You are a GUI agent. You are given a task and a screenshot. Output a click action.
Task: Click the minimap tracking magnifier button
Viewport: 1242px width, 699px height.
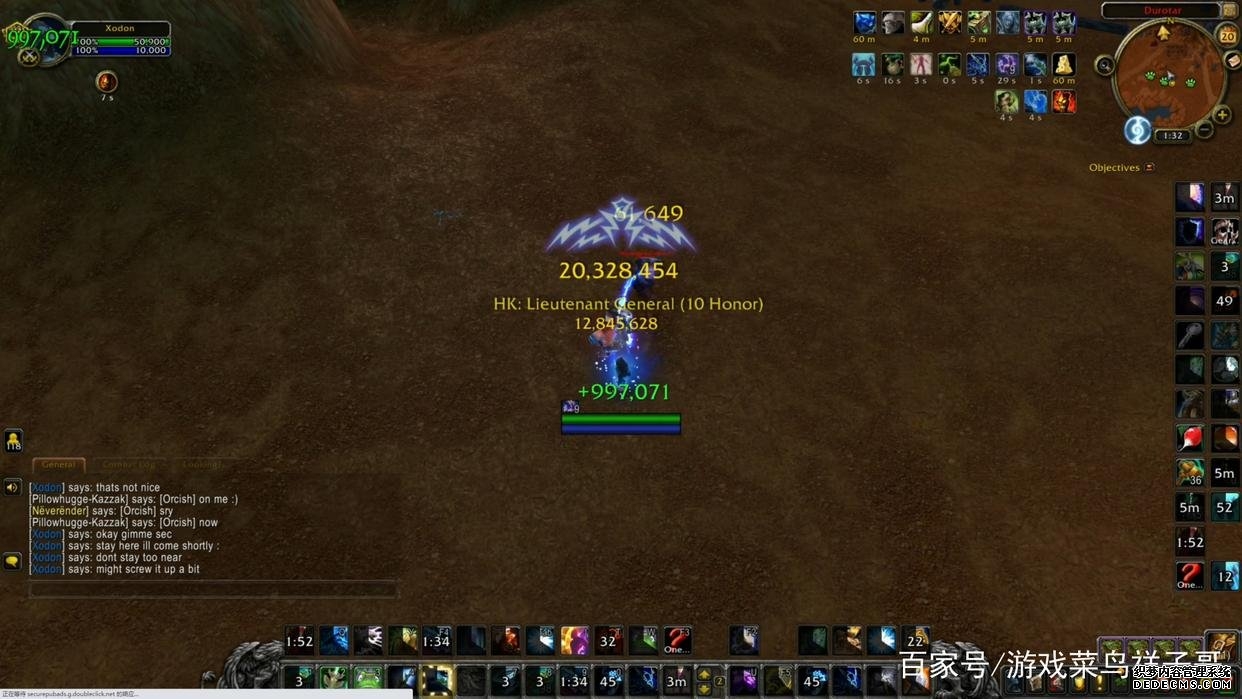[1105, 66]
